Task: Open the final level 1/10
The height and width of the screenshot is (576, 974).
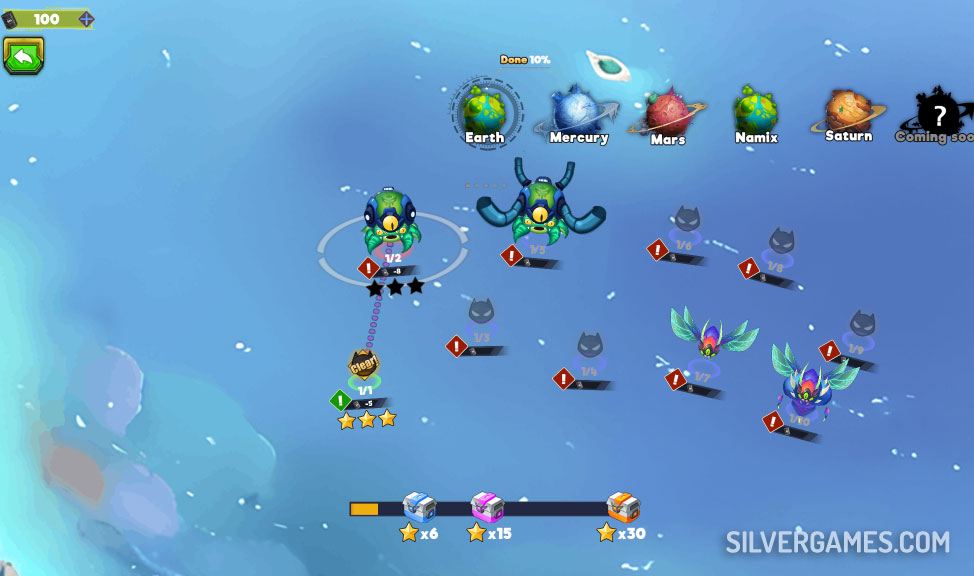Action: [810, 380]
